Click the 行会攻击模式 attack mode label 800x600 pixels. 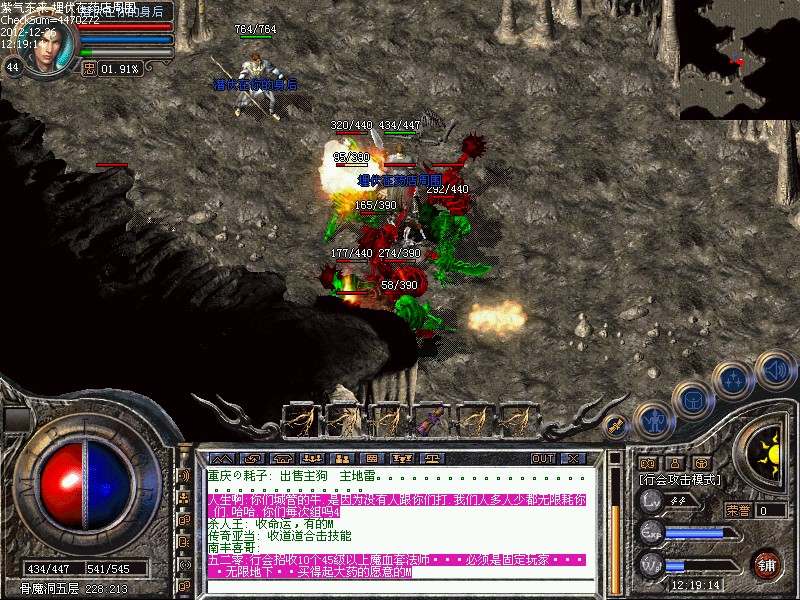[x=680, y=480]
